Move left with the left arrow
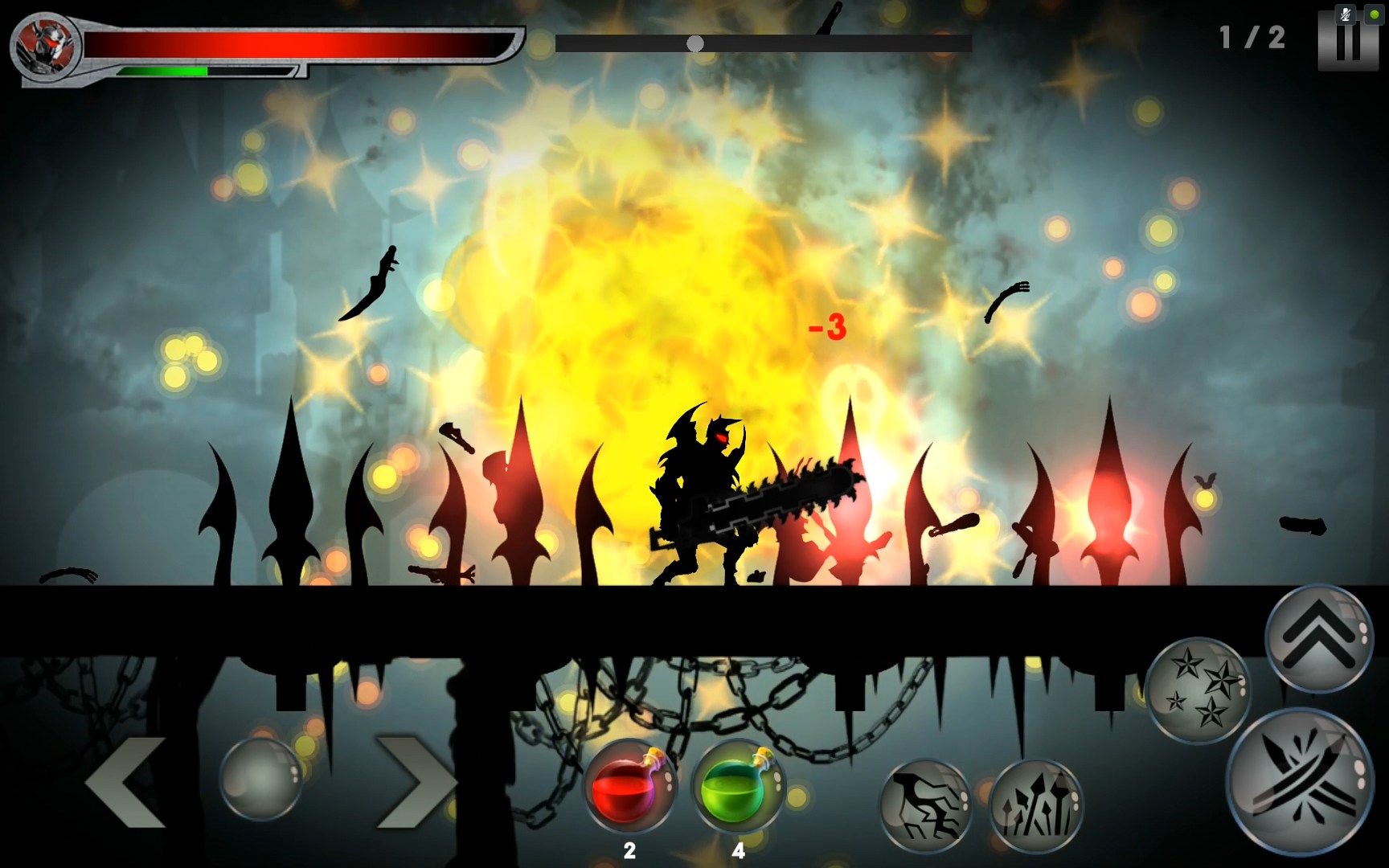Image resolution: width=1389 pixels, height=868 pixels. pyautogui.click(x=127, y=782)
